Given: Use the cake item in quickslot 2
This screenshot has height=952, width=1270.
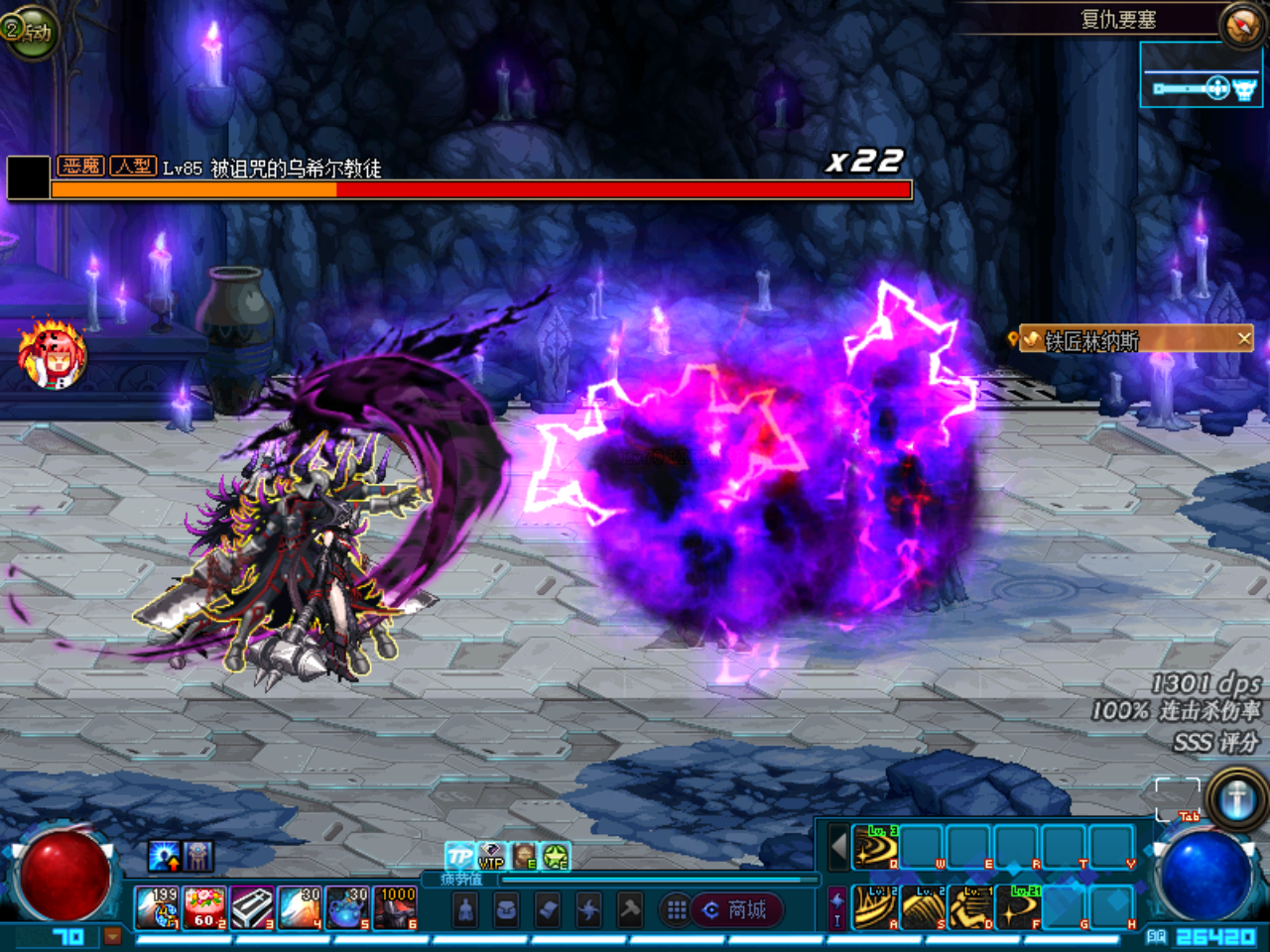Looking at the screenshot, I should [204, 908].
